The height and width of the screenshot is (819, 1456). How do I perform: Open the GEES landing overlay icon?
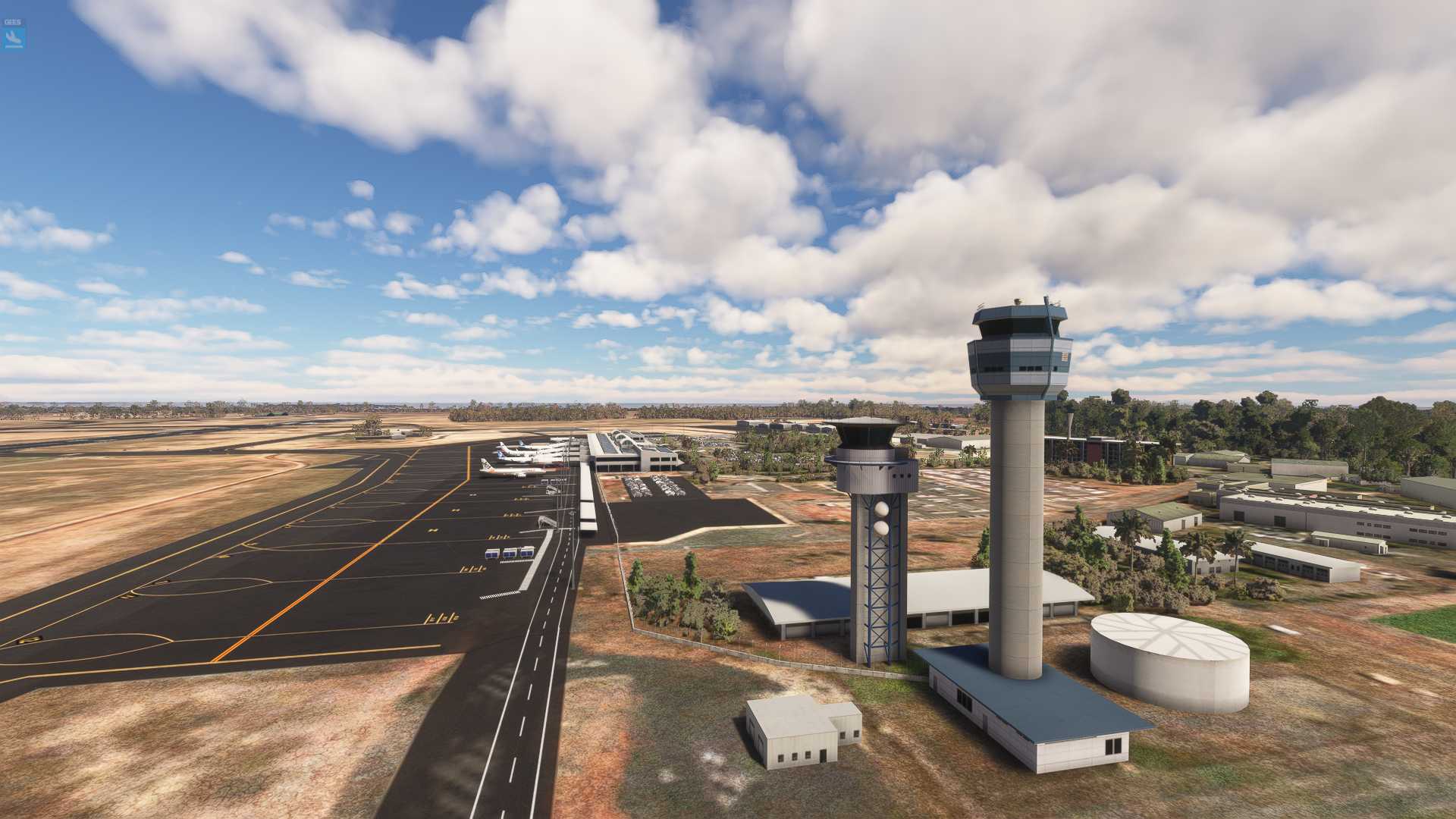(14, 36)
